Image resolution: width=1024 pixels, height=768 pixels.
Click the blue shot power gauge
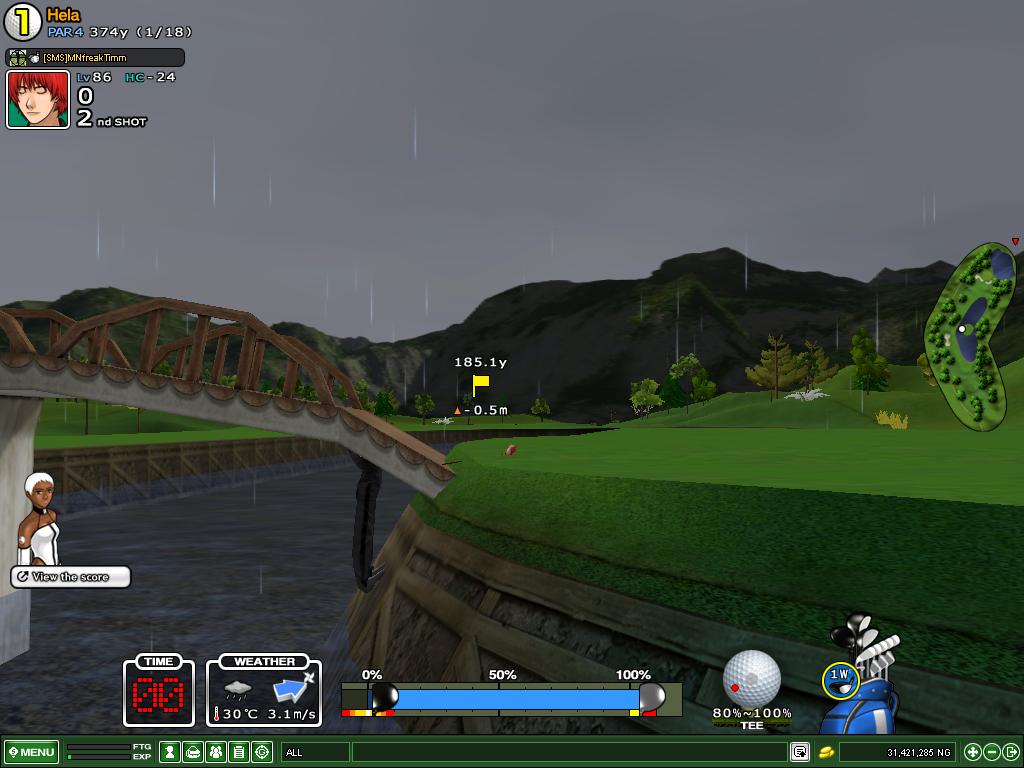click(x=510, y=698)
